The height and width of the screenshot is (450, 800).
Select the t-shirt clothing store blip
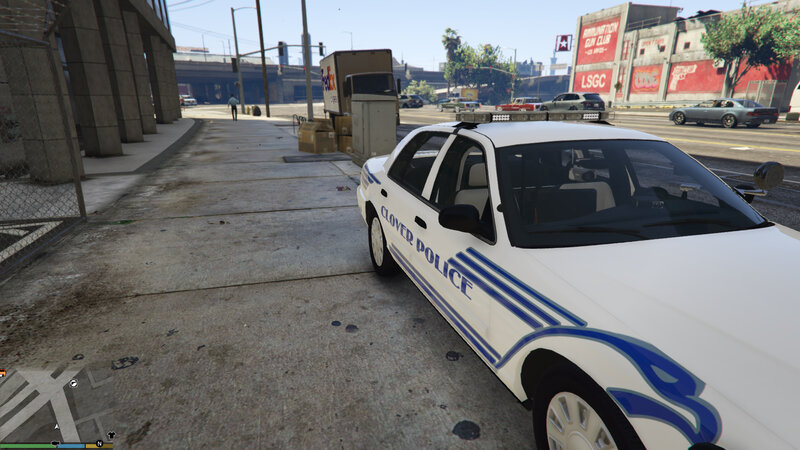[x=111, y=434]
